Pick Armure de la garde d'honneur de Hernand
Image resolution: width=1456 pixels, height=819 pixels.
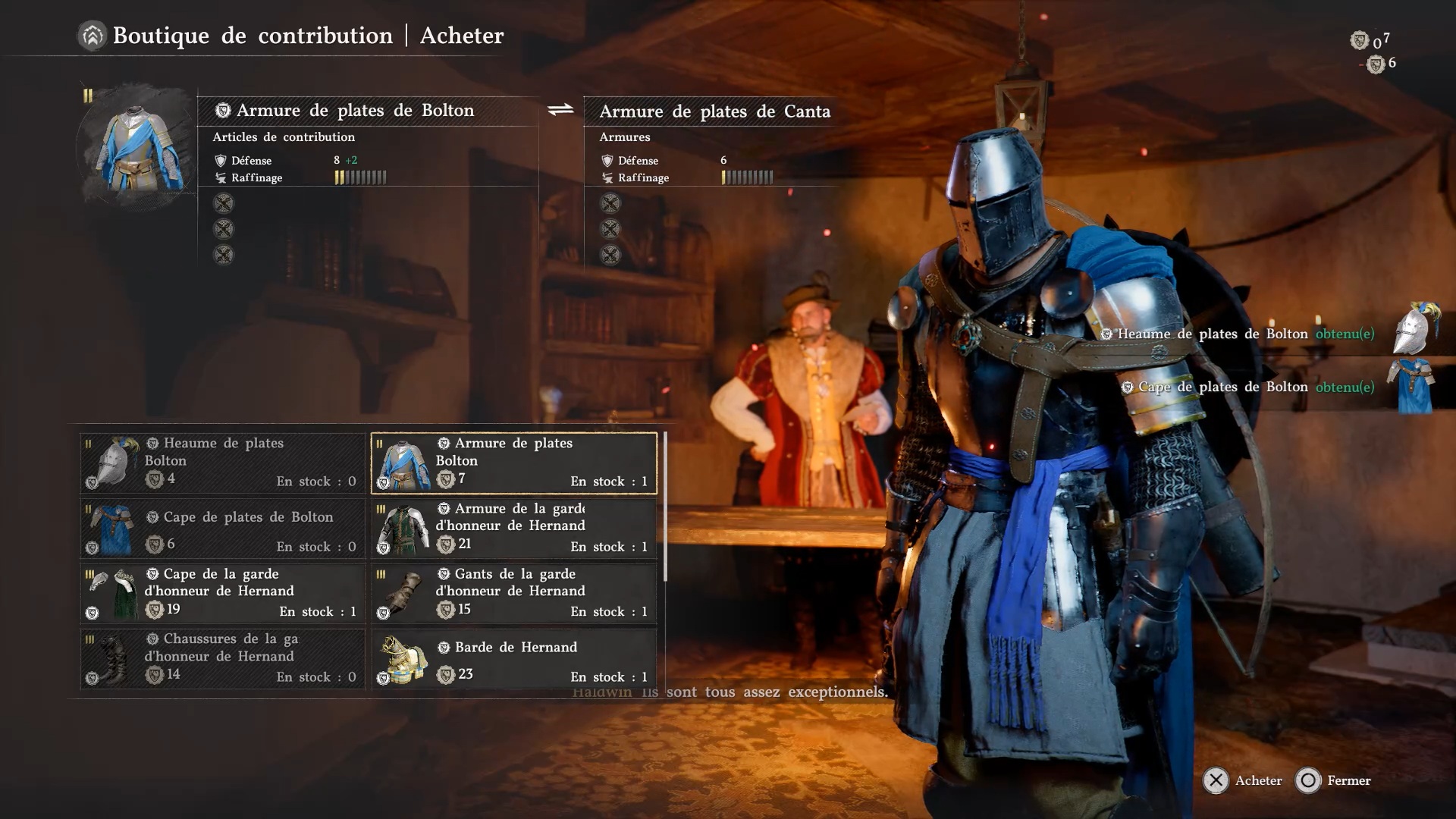513,529
